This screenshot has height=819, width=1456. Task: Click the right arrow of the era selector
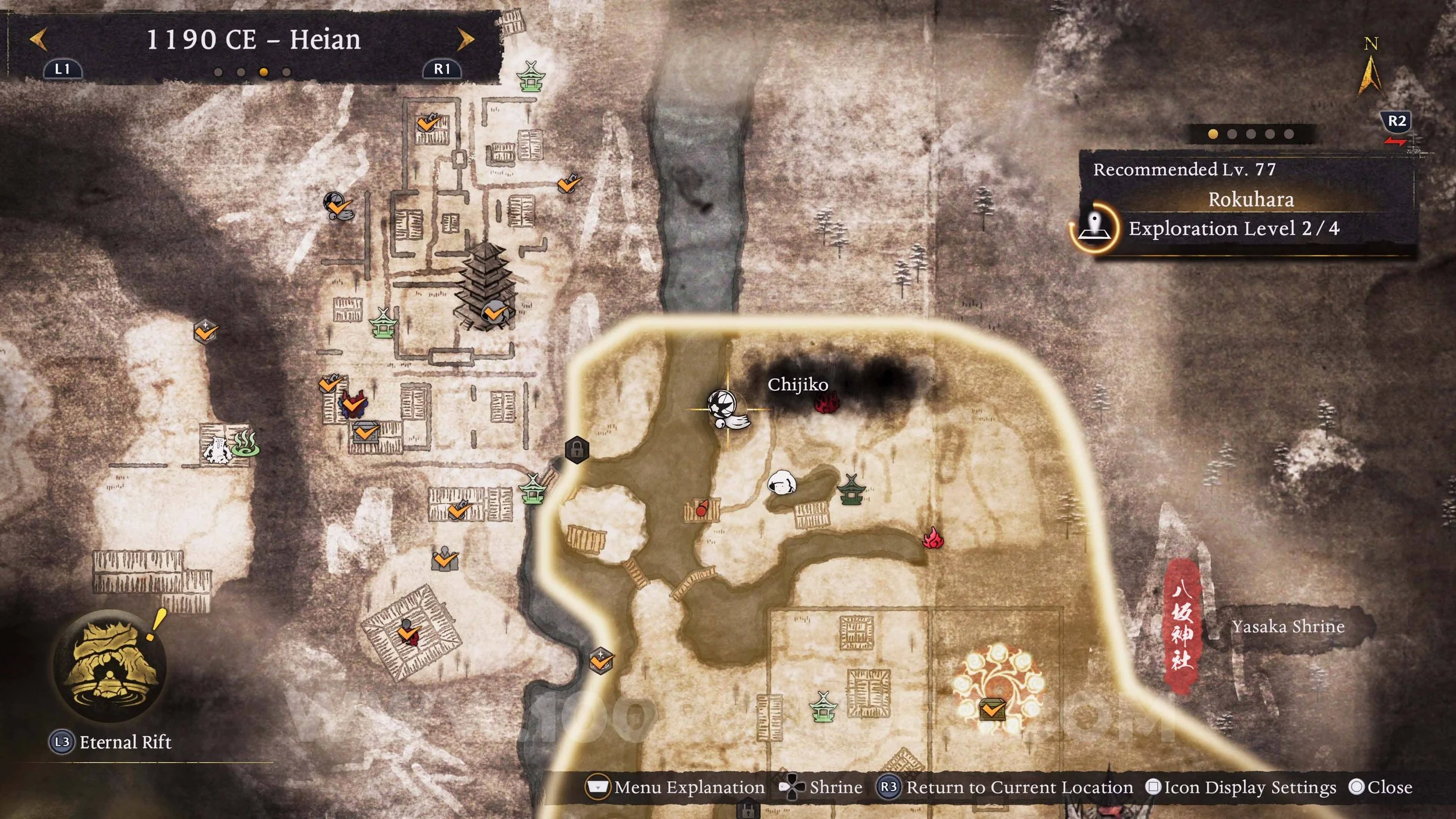pos(465,40)
